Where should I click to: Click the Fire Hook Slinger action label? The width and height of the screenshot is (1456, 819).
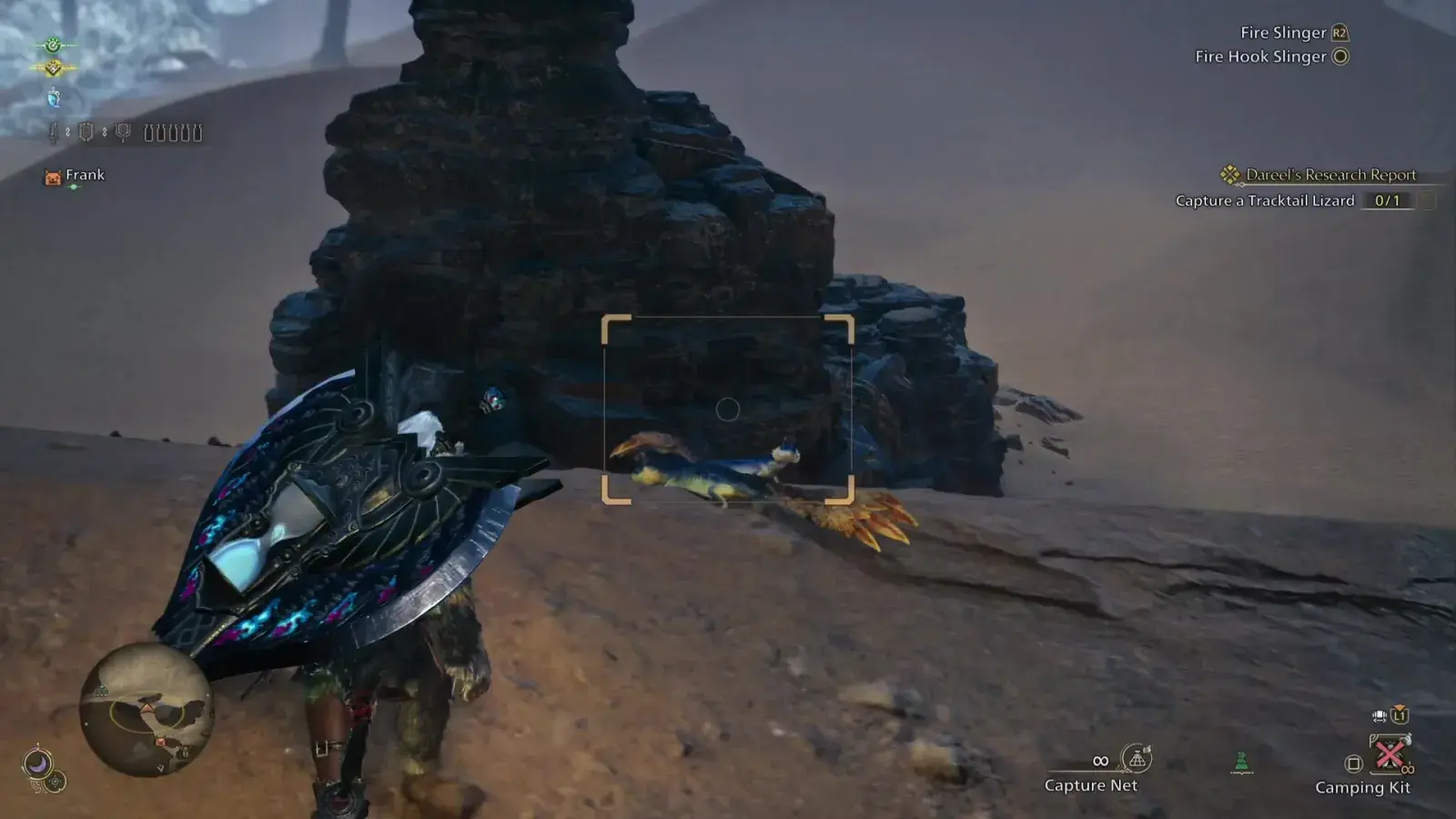[x=1260, y=56]
